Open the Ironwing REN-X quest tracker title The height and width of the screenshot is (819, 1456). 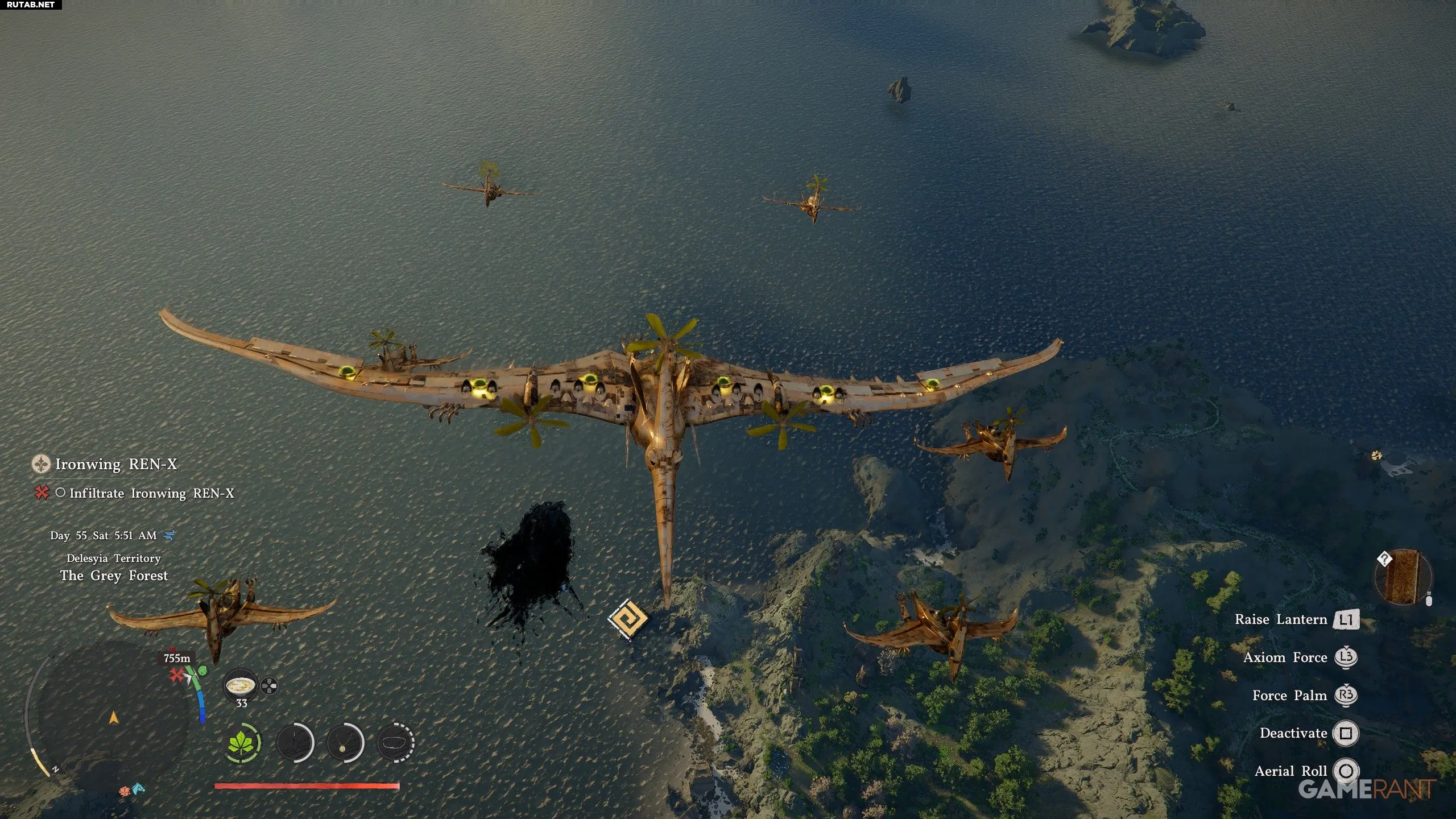pyautogui.click(x=115, y=464)
